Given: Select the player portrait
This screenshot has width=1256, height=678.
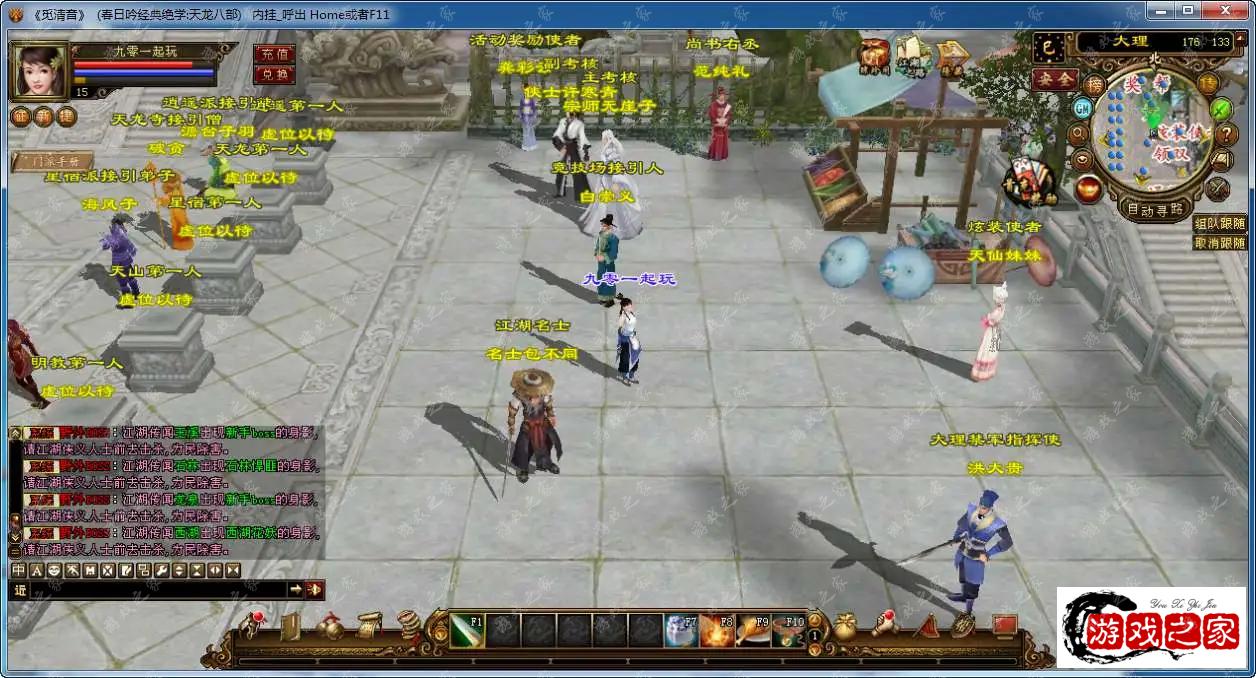Looking at the screenshot, I should point(38,69).
